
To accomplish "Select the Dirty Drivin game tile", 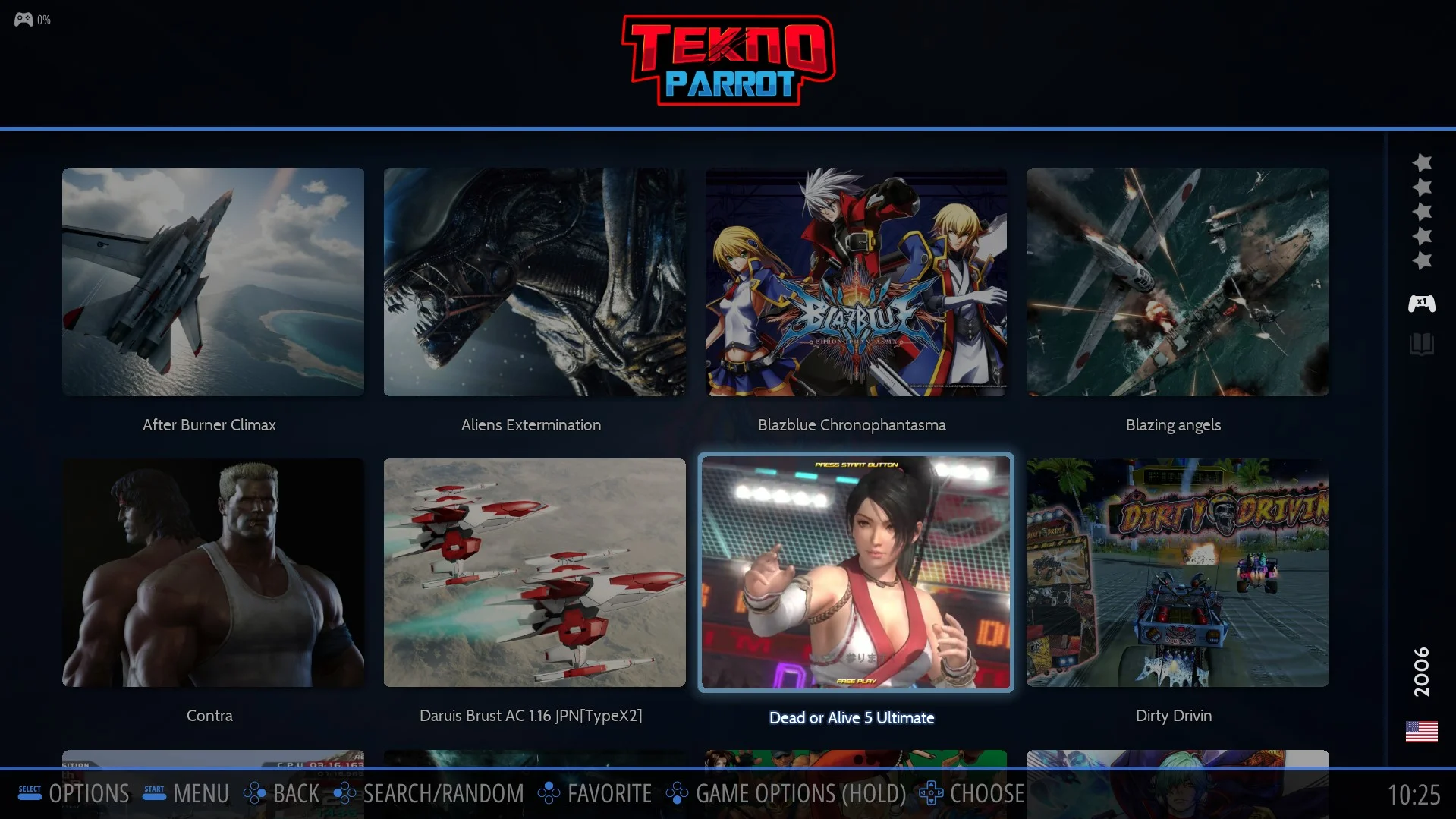I will (x=1177, y=572).
